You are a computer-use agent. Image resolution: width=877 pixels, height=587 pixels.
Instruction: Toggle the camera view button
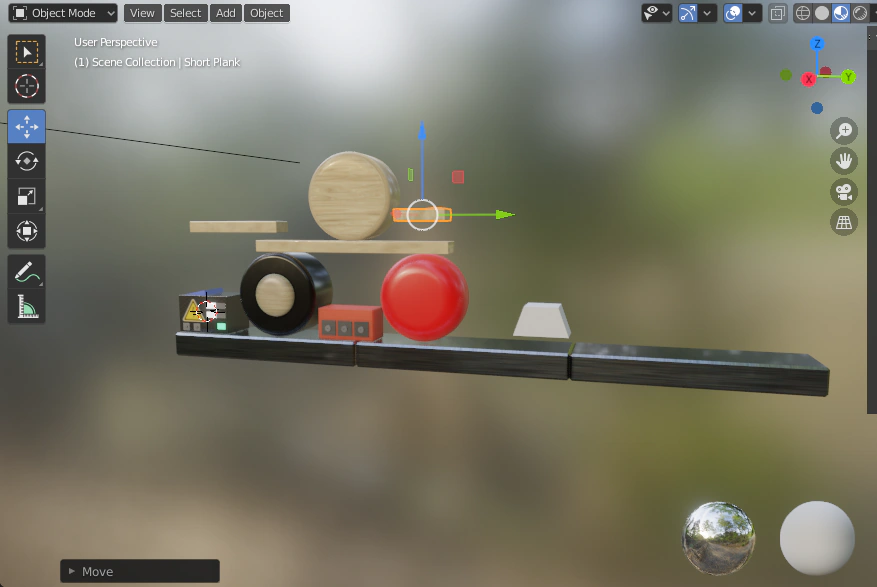point(845,192)
